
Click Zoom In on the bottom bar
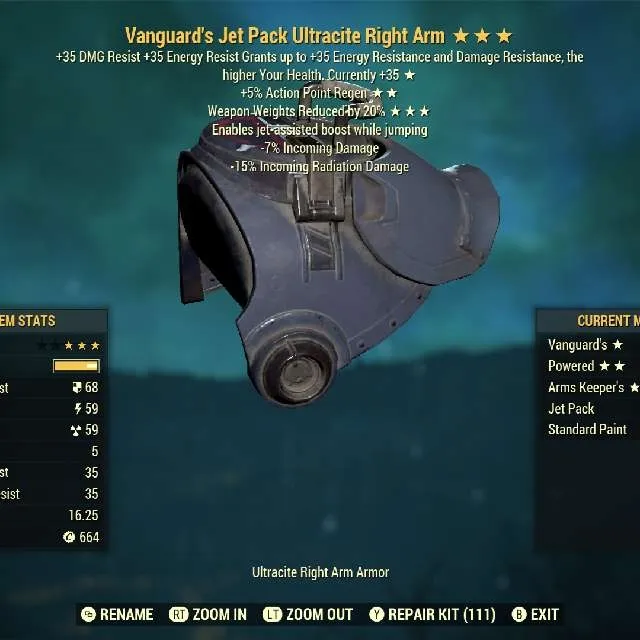[x=209, y=614]
